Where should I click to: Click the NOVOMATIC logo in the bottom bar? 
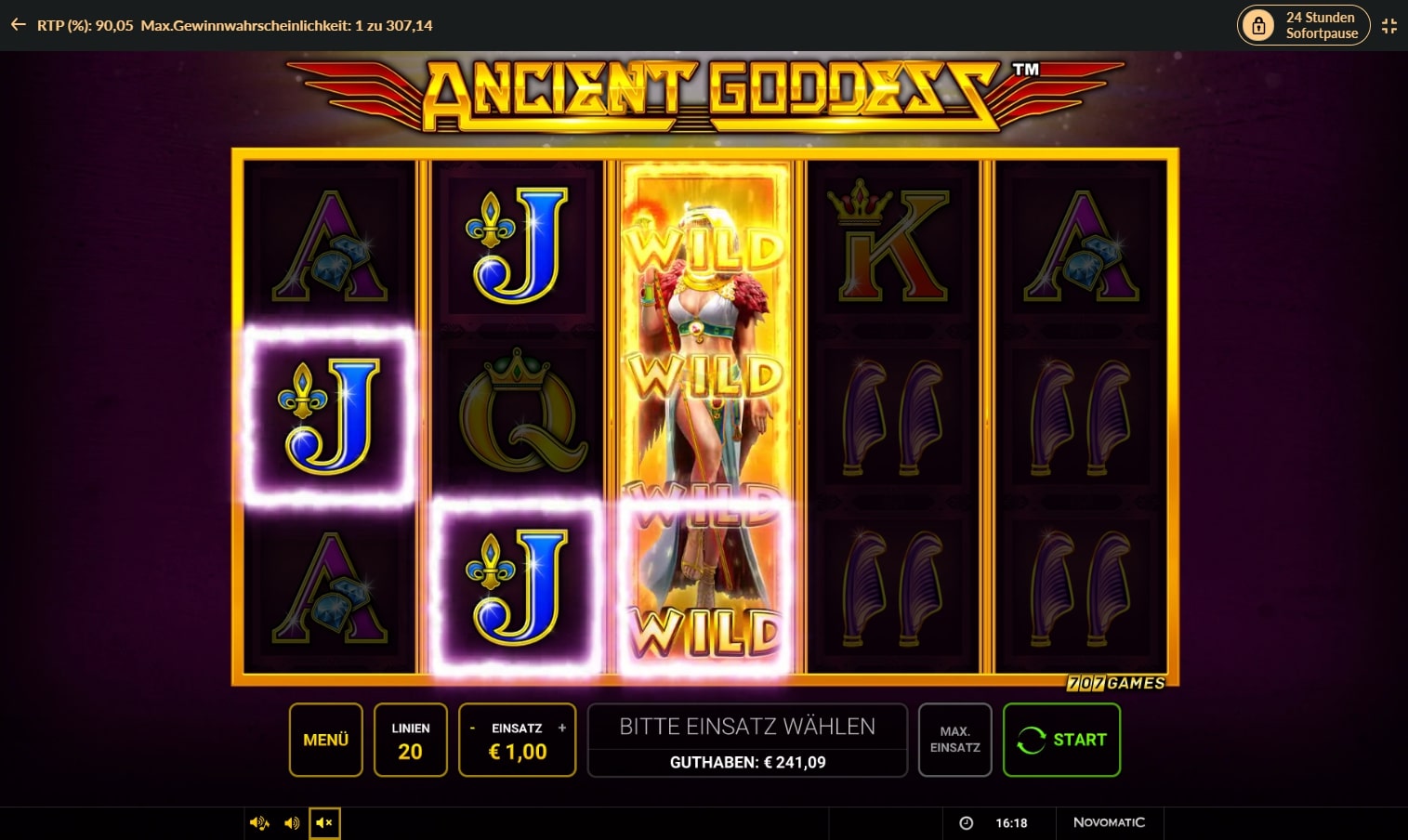coord(1111,822)
